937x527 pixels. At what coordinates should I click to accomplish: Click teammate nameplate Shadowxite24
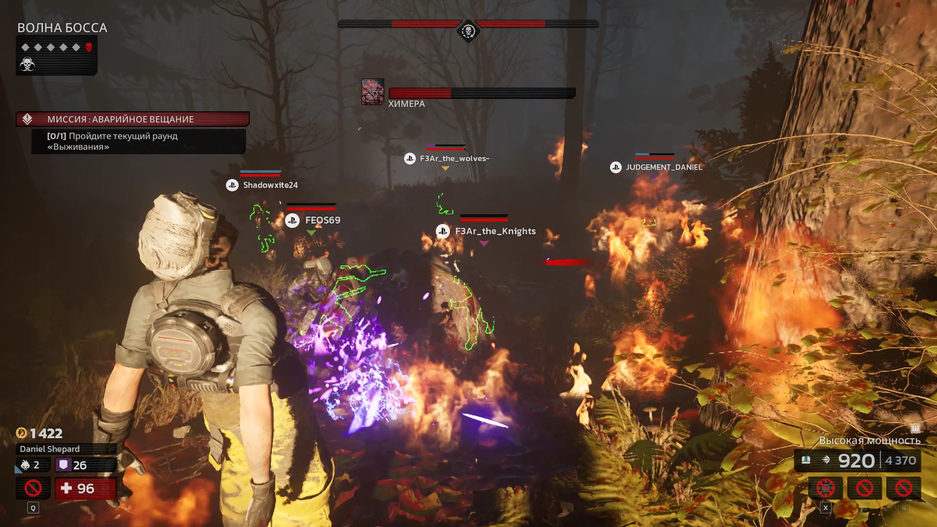[x=262, y=185]
